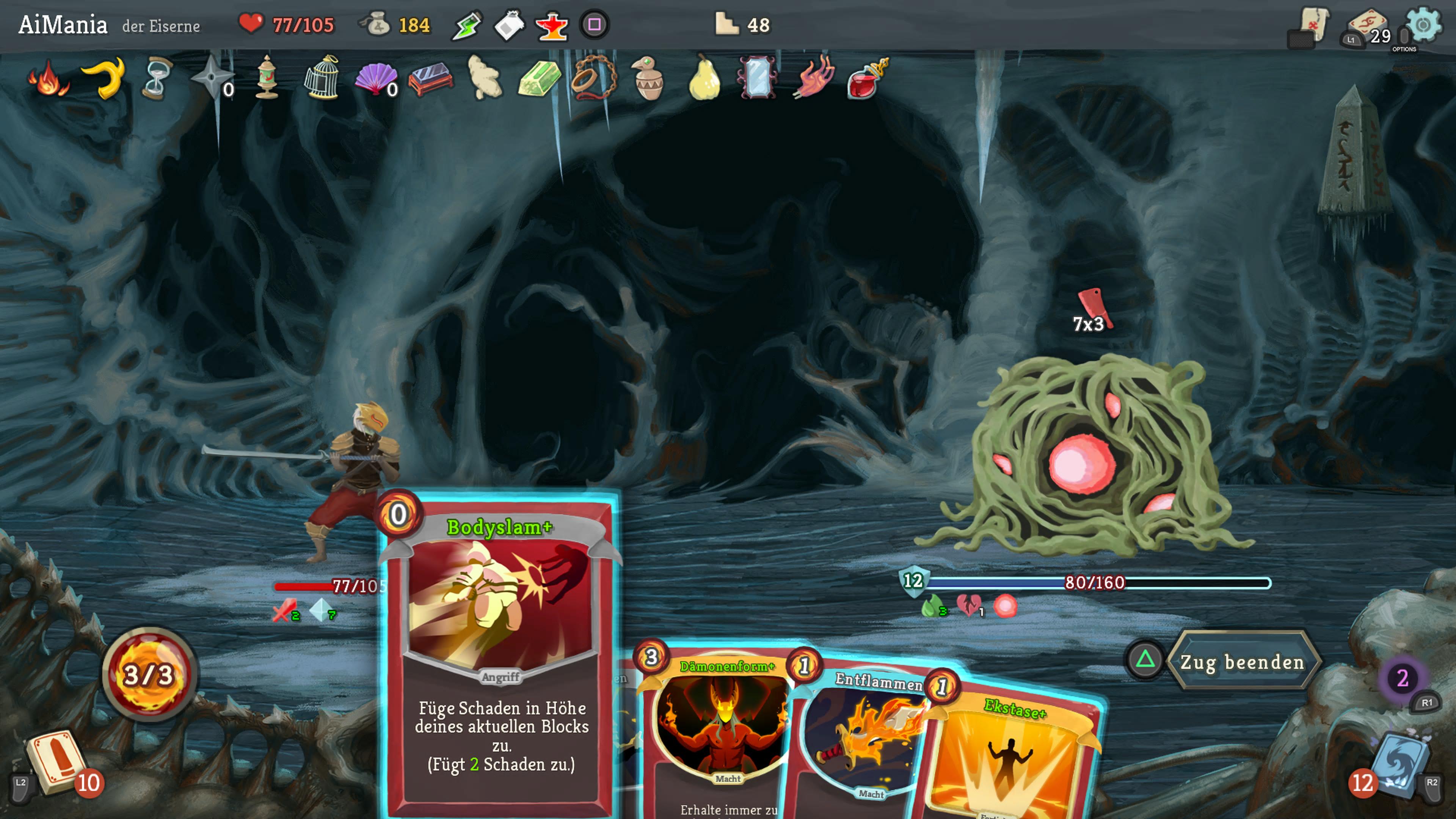Click the hourglass relic
The width and height of the screenshot is (1456, 819).
click(x=157, y=79)
